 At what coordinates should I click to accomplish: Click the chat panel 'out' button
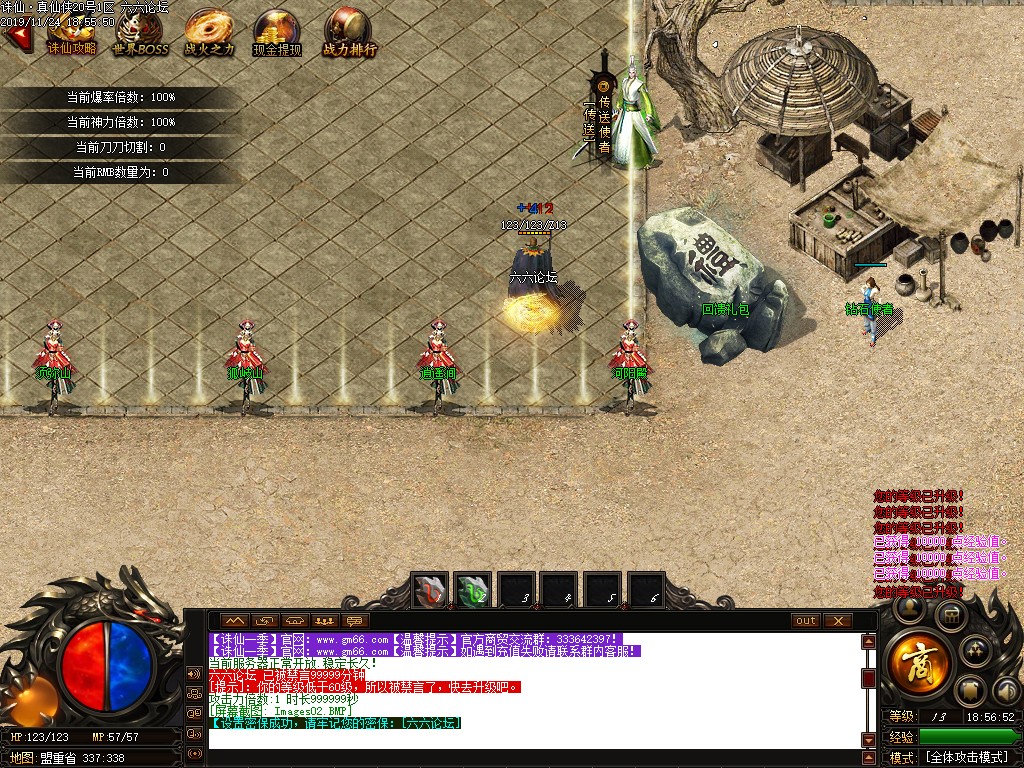[x=805, y=621]
